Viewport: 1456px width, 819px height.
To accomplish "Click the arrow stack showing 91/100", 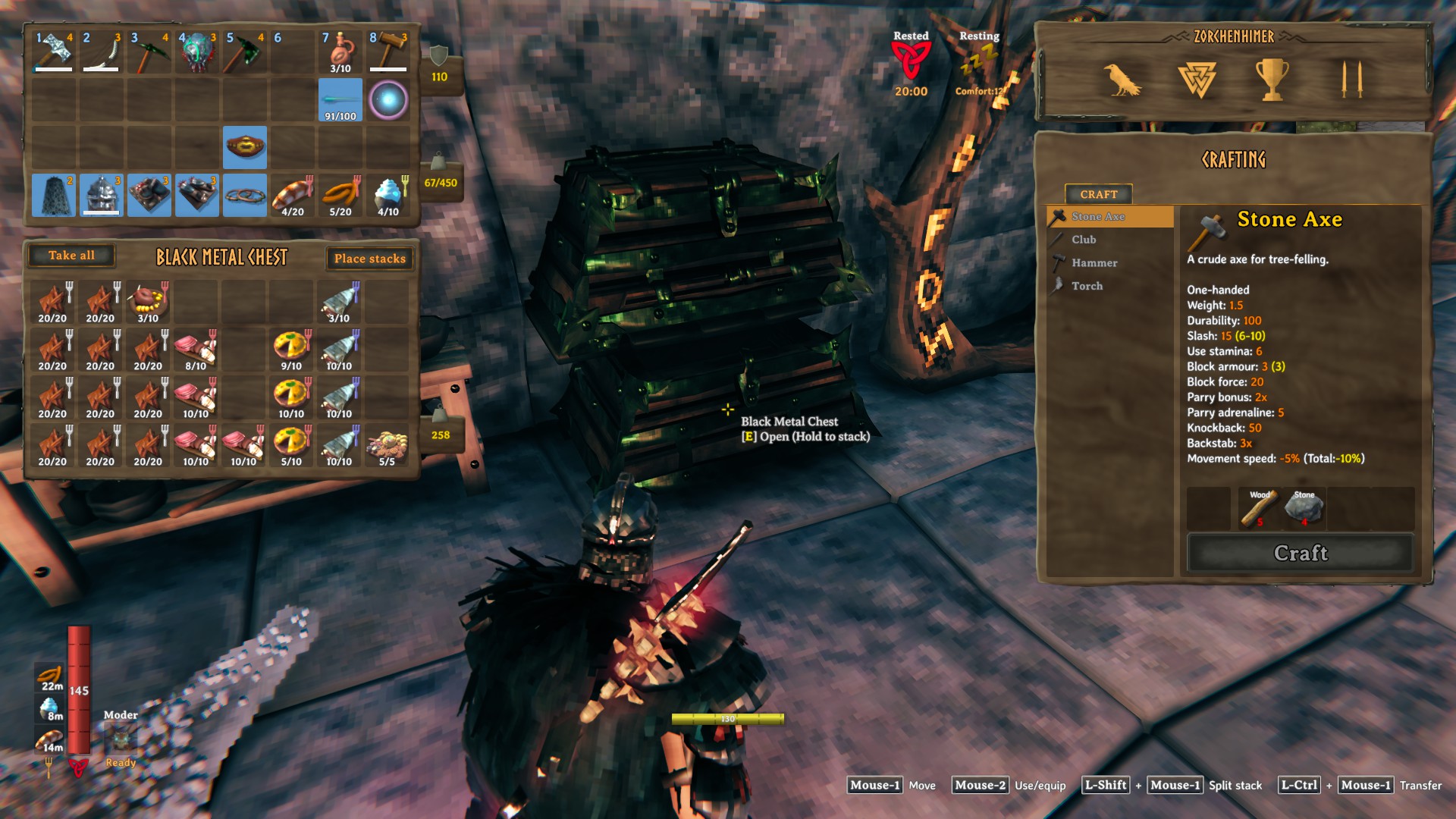I will [340, 99].
